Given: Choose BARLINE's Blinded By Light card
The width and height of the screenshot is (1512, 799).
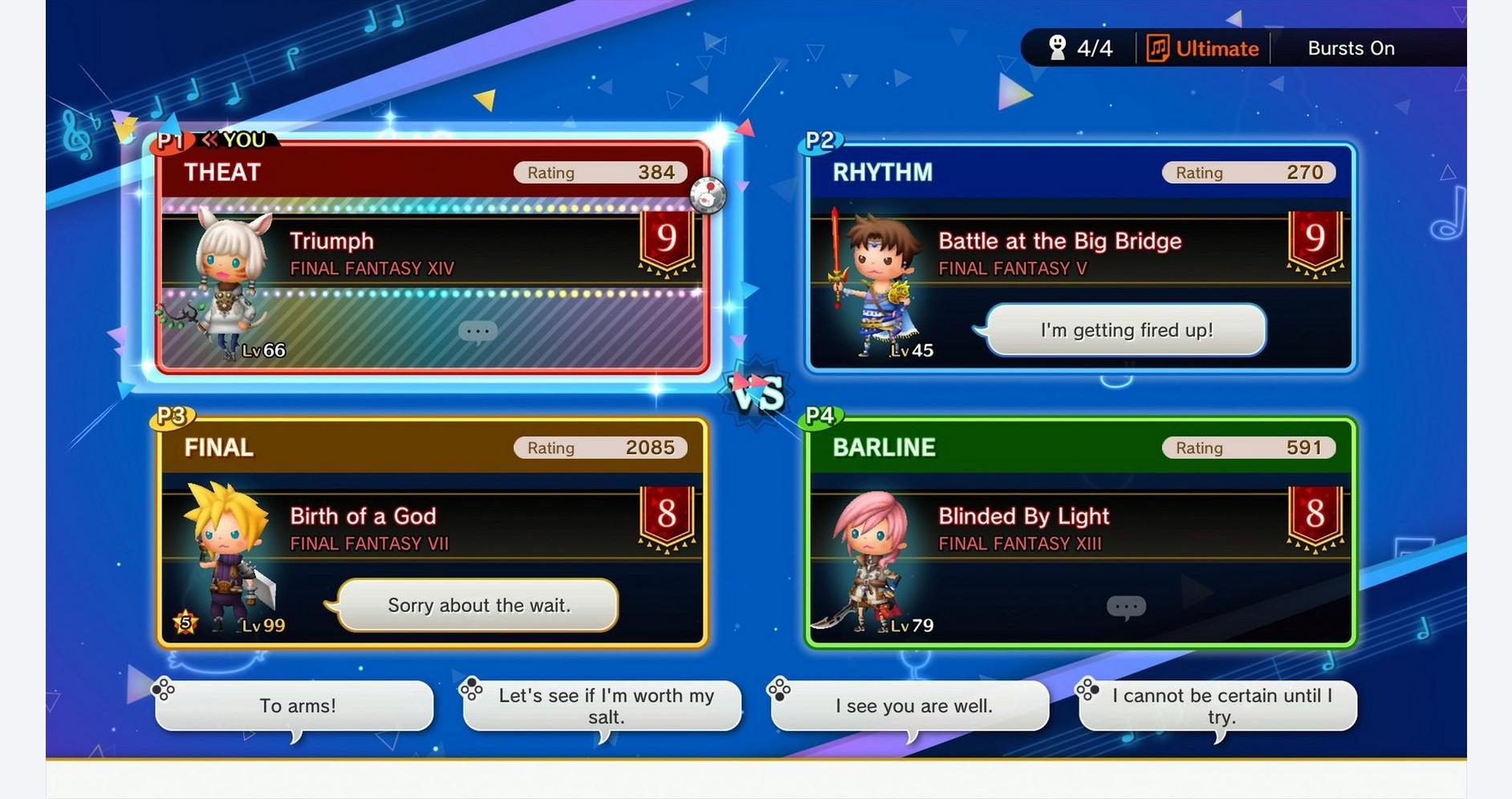Looking at the screenshot, I should point(1080,531).
